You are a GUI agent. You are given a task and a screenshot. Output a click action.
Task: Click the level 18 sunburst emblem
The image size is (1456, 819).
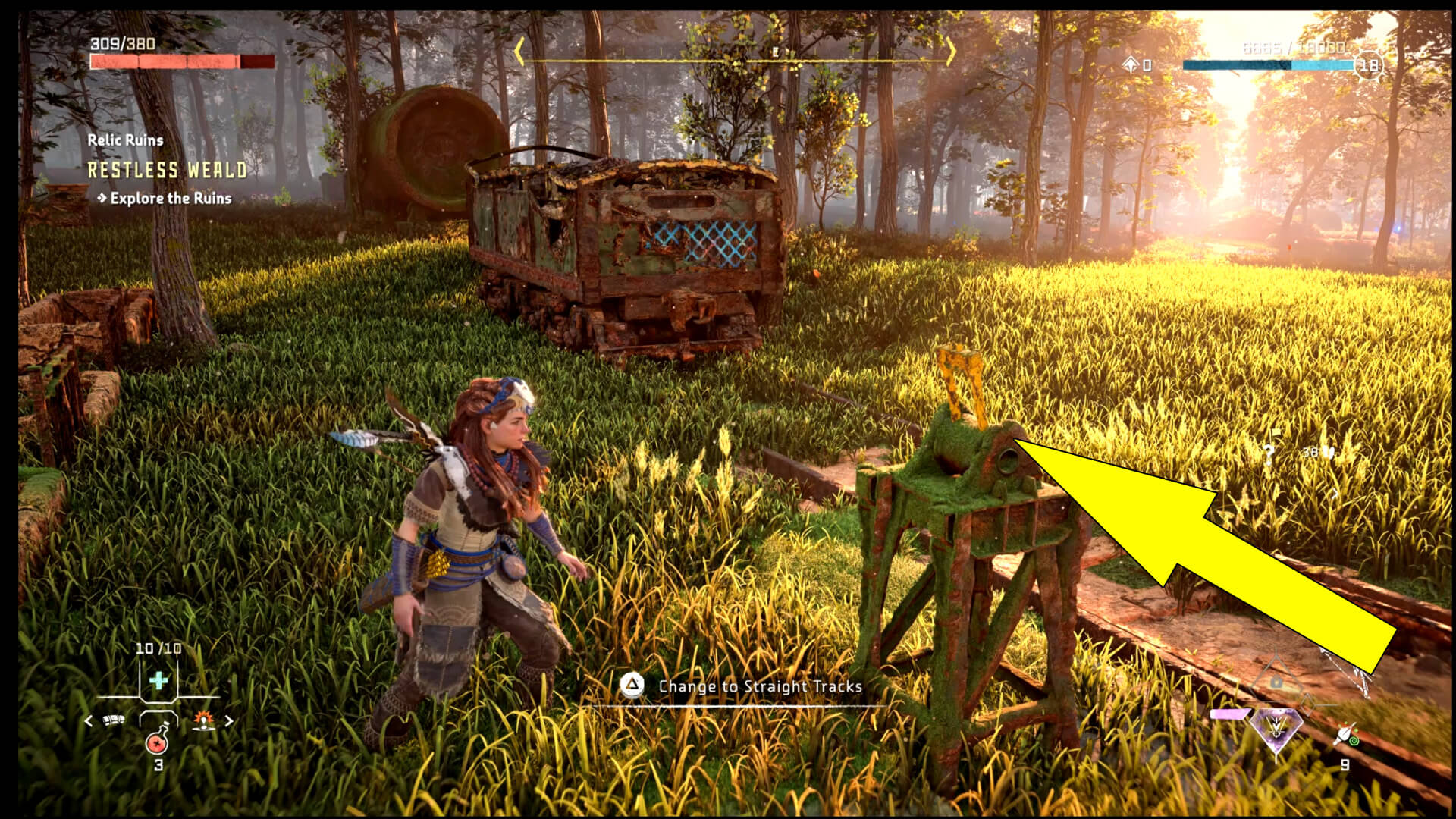point(1367,66)
